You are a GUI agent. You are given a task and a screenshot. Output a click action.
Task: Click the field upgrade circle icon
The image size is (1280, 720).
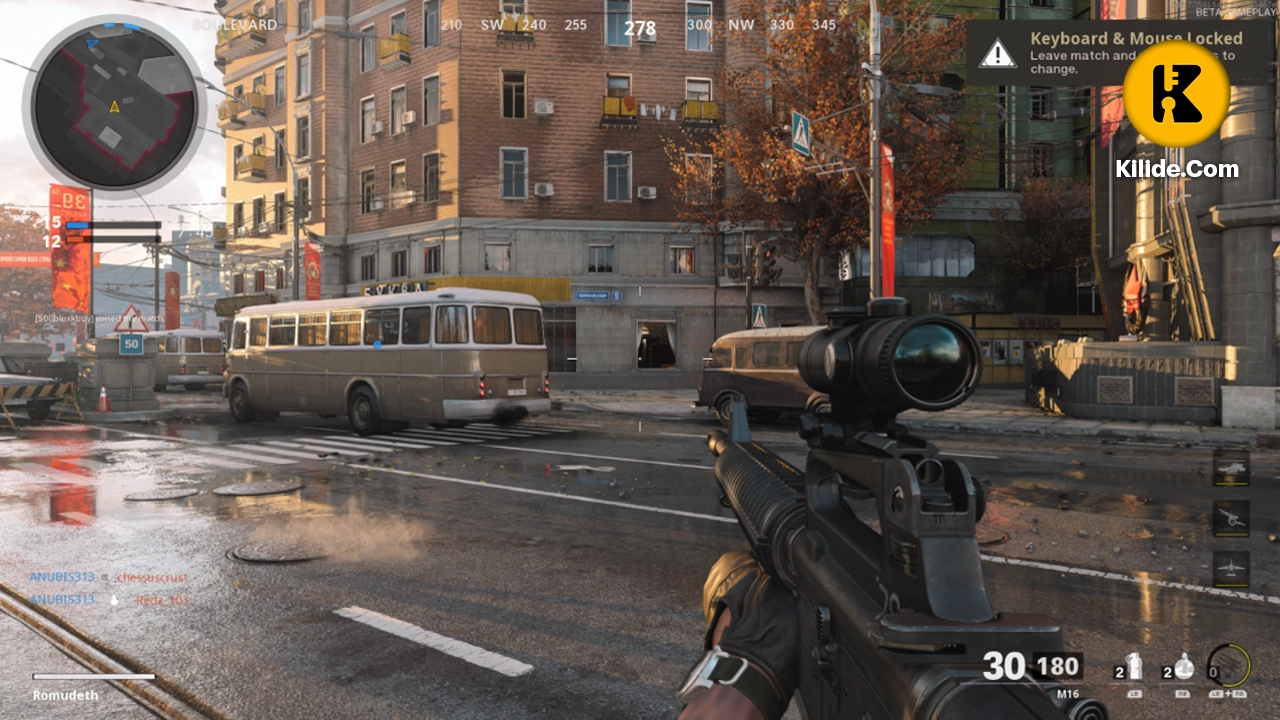1230,665
